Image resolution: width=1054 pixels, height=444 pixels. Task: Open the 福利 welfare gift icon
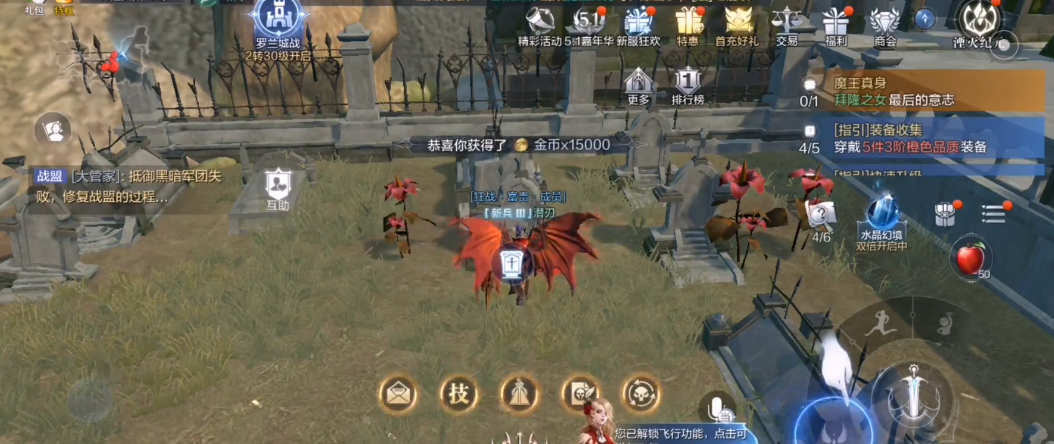pyautogui.click(x=835, y=22)
